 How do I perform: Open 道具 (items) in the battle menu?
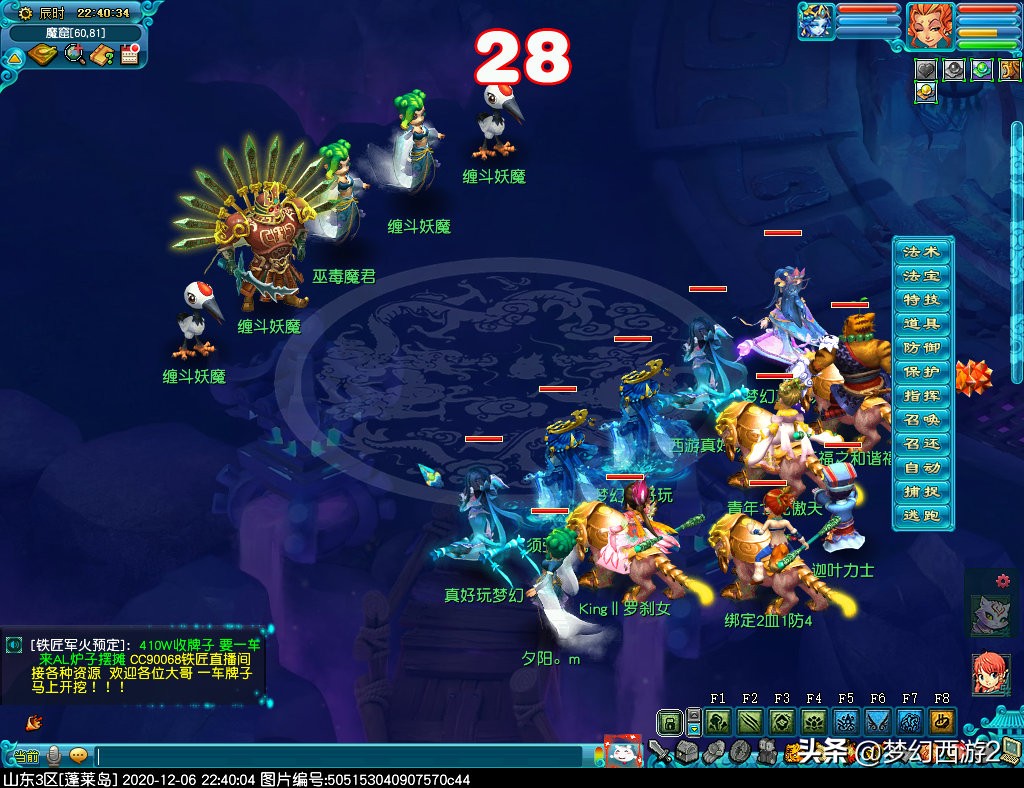[921, 323]
